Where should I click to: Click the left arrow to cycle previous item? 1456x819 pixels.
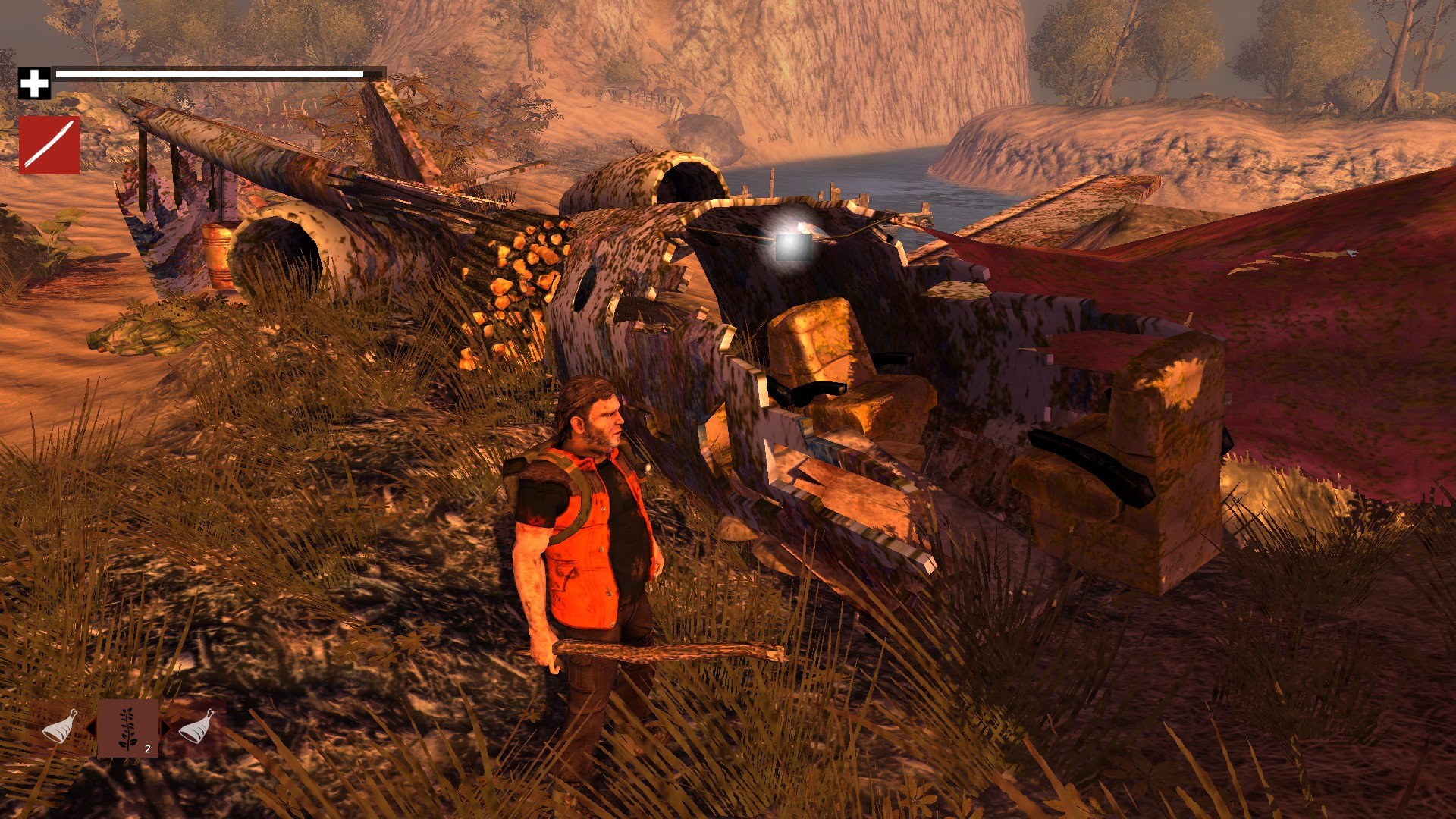(91, 726)
